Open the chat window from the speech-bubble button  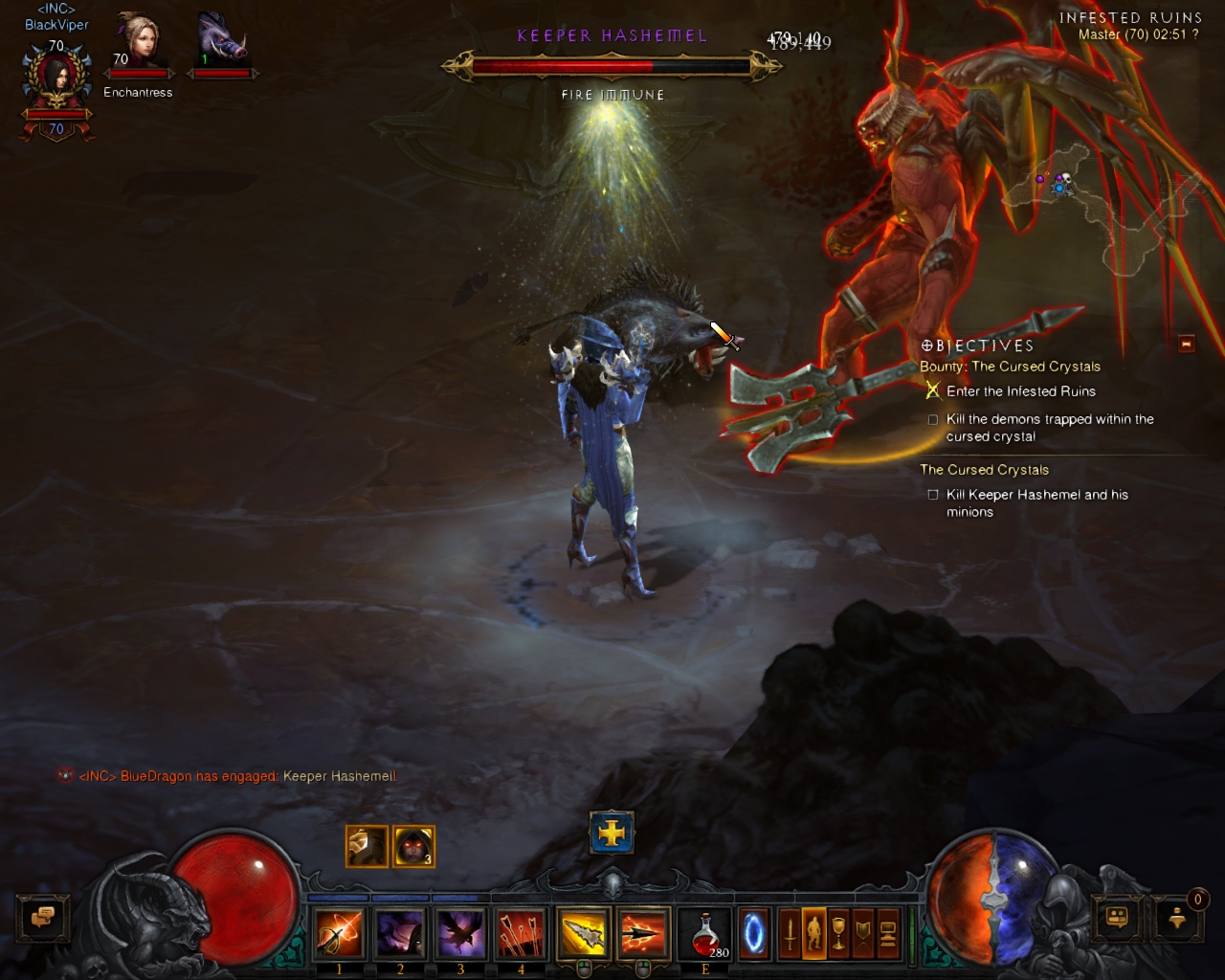43,917
